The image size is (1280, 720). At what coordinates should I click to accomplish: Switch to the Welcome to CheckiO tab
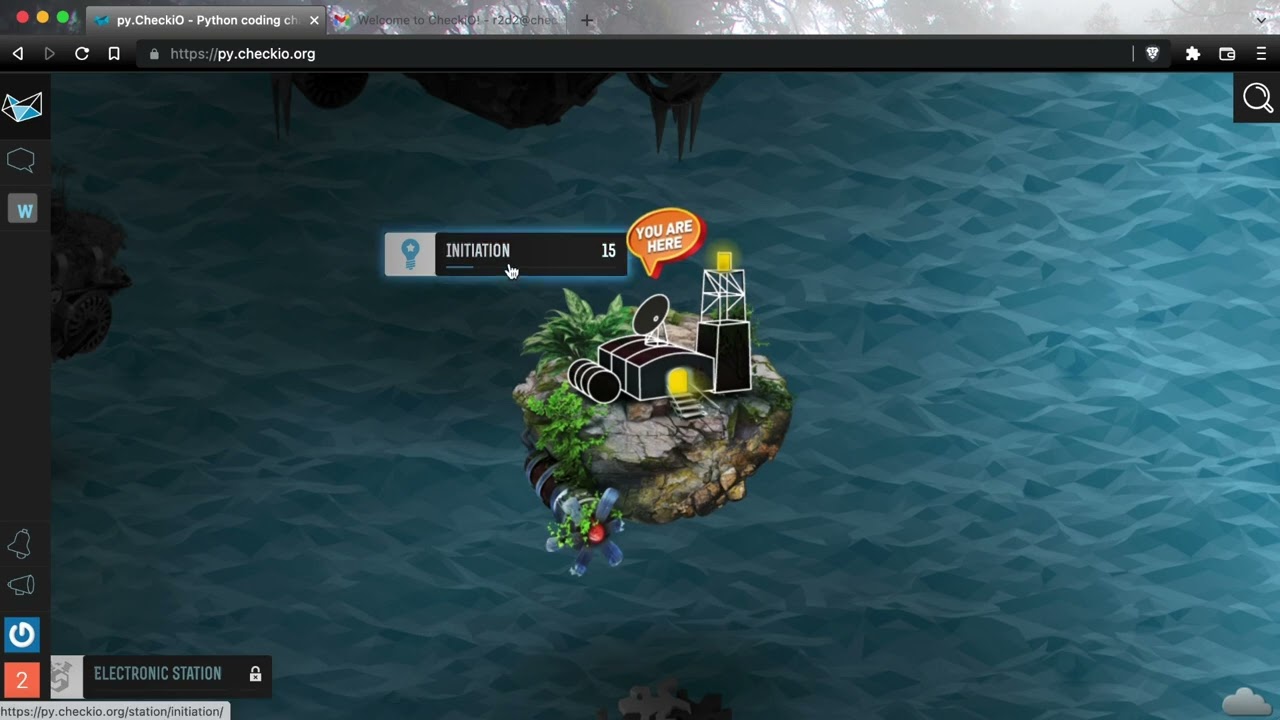tap(450, 20)
